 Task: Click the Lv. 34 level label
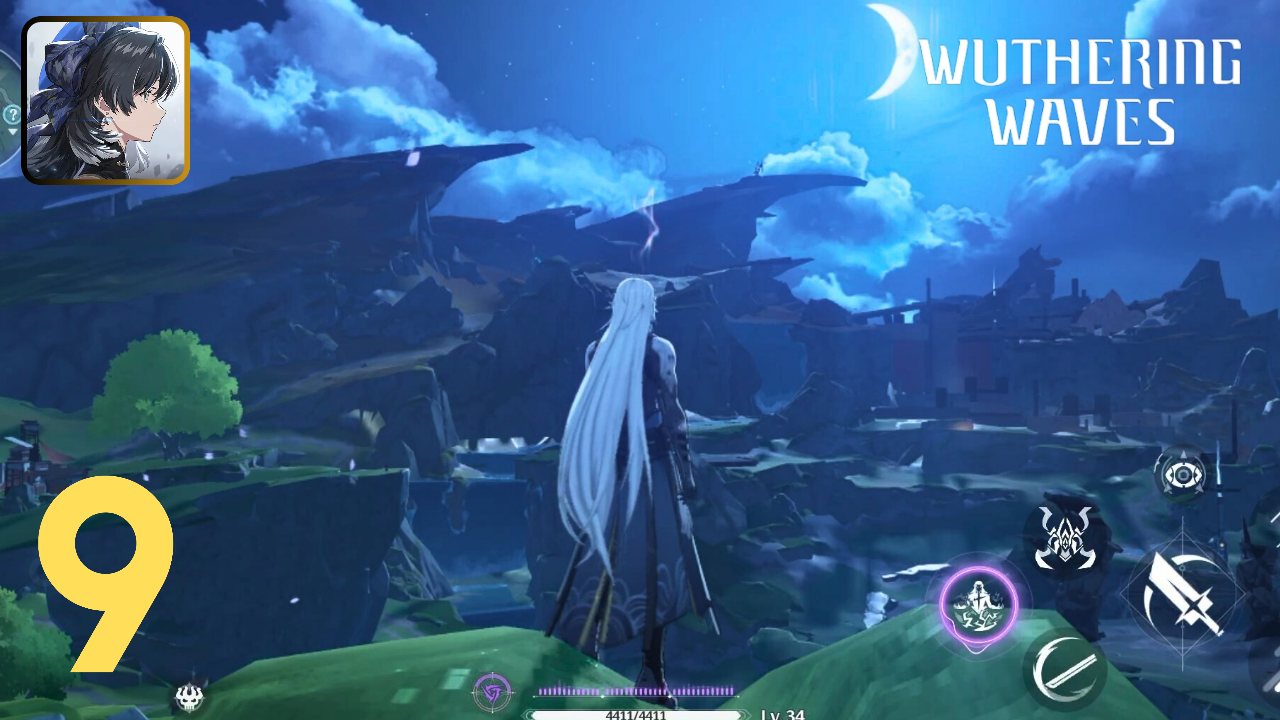coord(781,713)
